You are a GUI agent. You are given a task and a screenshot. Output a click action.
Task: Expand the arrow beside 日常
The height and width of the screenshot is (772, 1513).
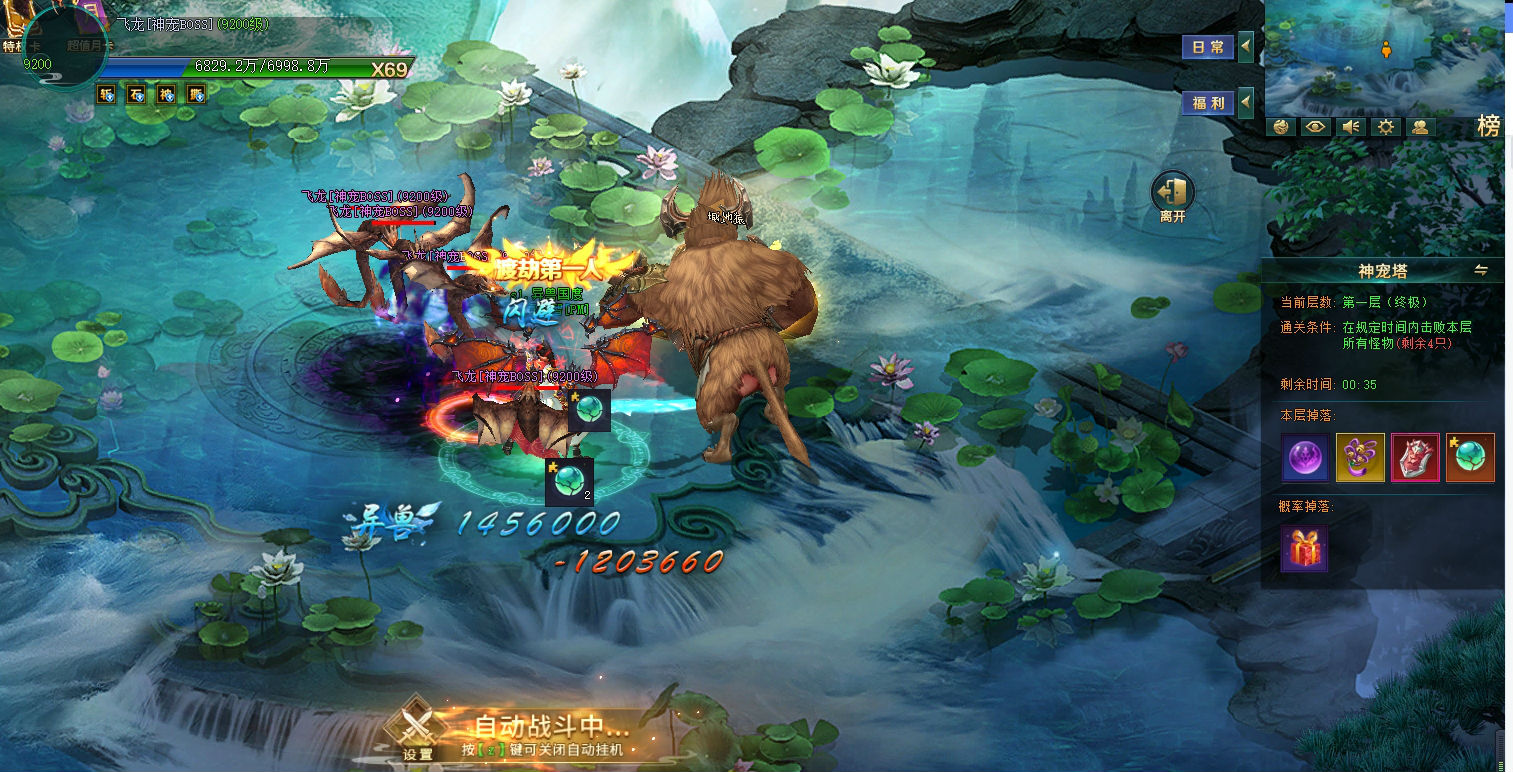click(x=1246, y=47)
